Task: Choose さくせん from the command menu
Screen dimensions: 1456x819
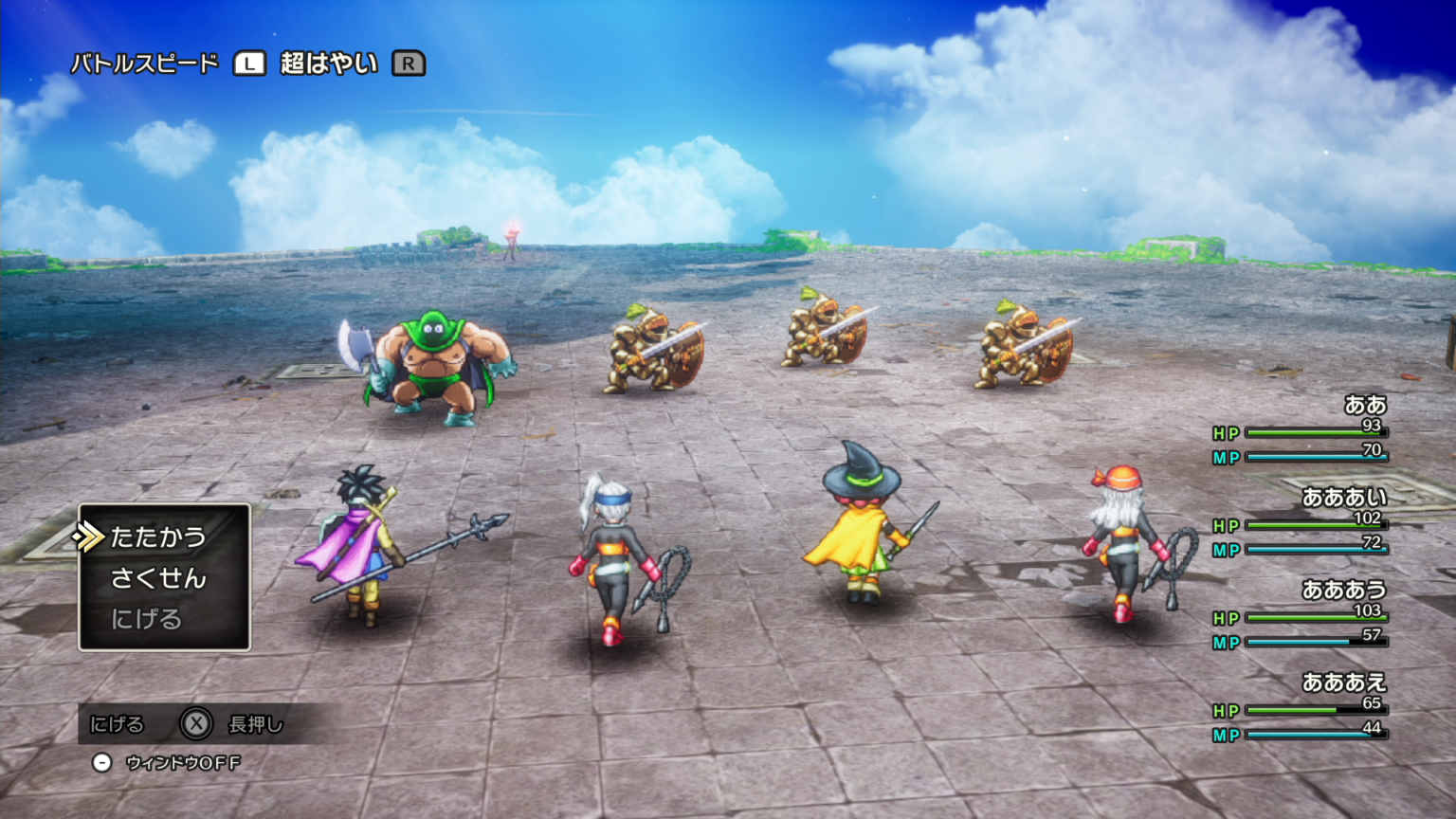Action: pyautogui.click(x=158, y=578)
